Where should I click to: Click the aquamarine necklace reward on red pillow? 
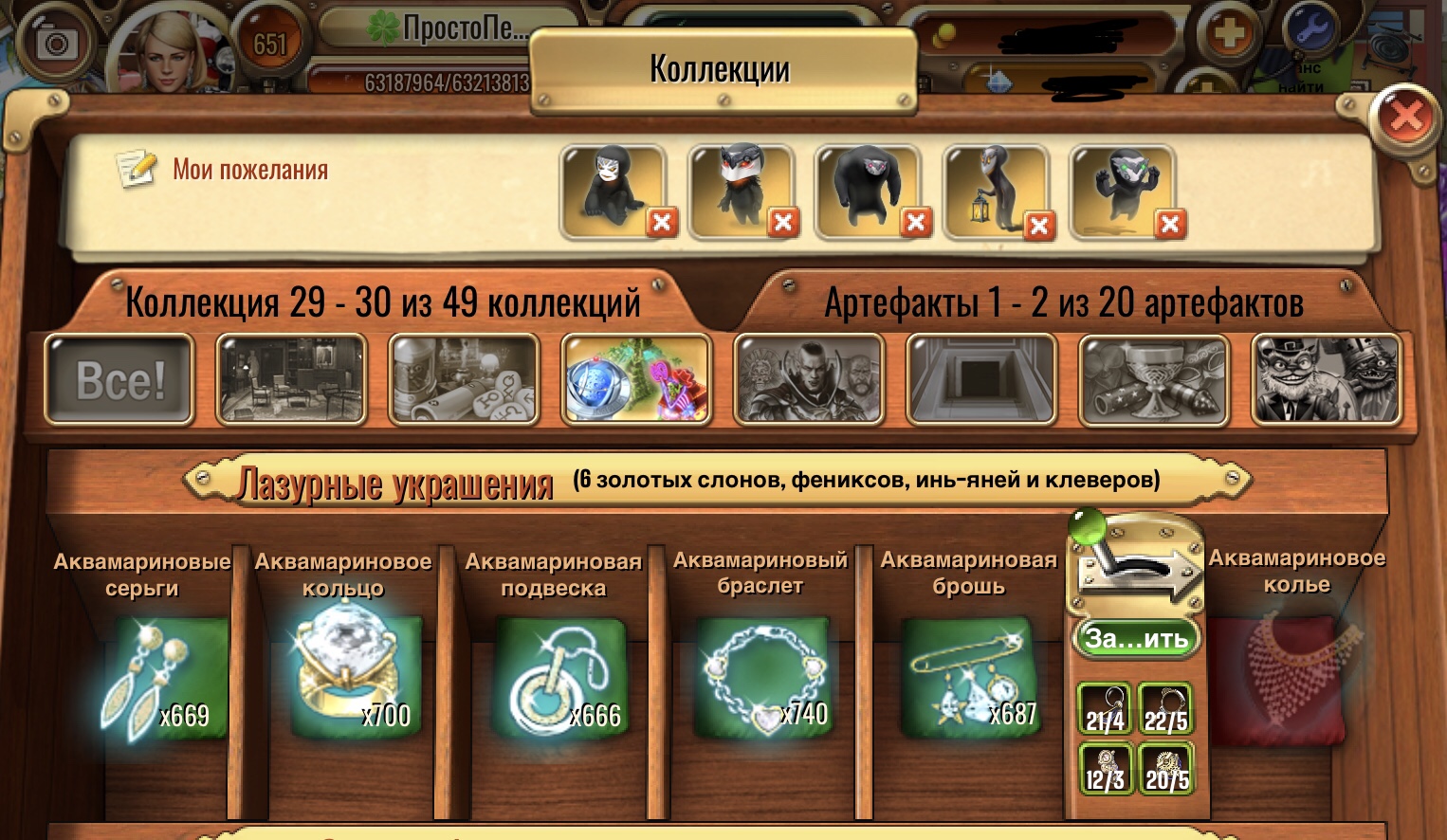1294,677
